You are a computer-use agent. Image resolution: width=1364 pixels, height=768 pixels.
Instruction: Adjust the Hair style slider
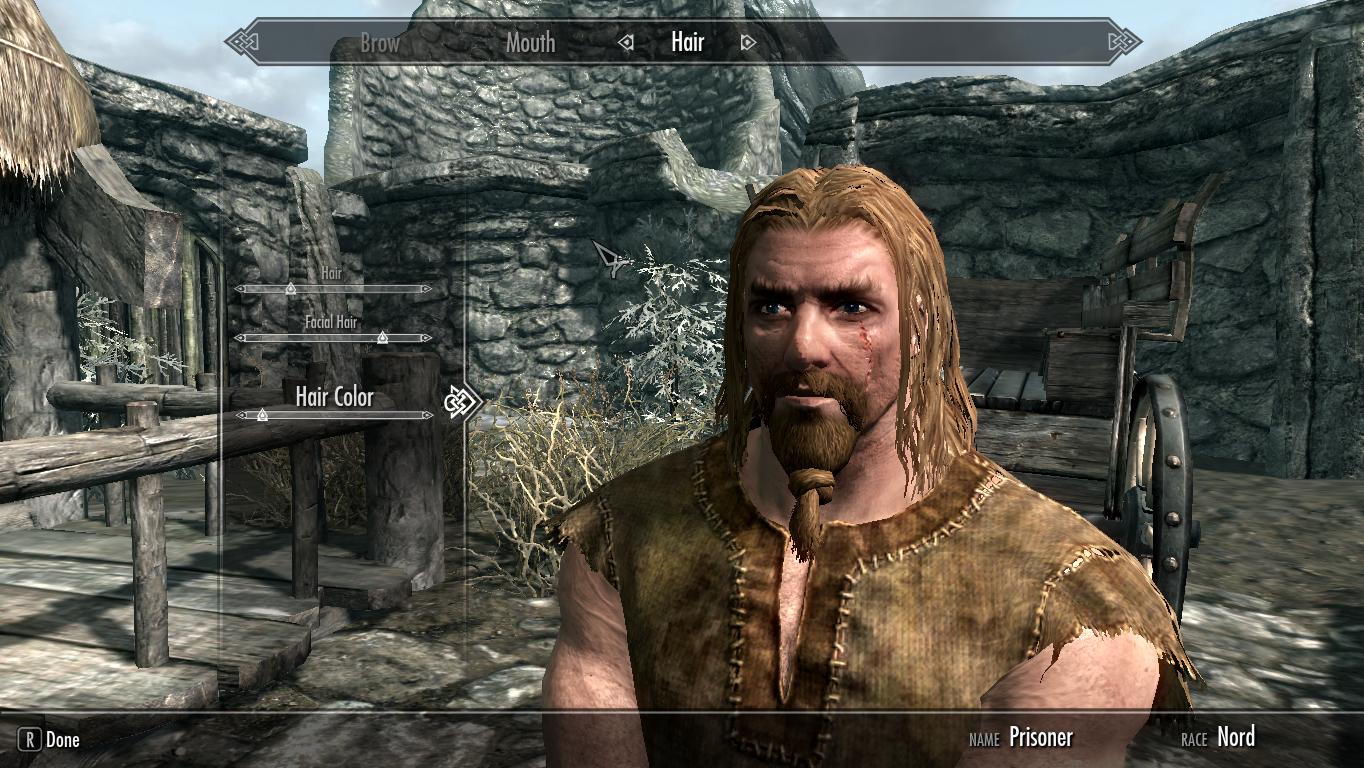point(290,289)
